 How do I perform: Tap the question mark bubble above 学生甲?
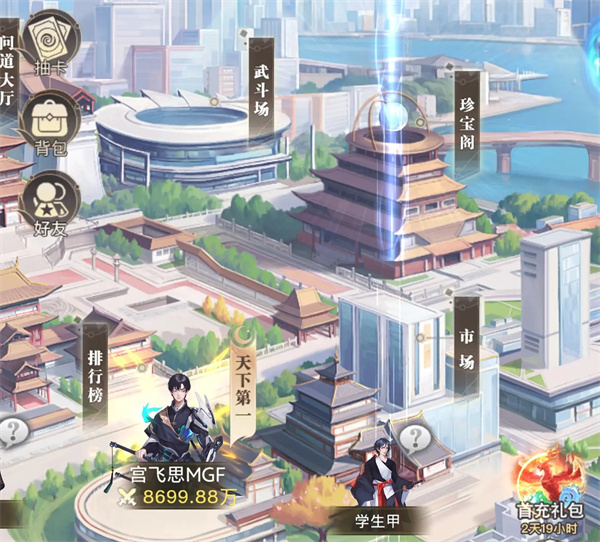[414, 437]
